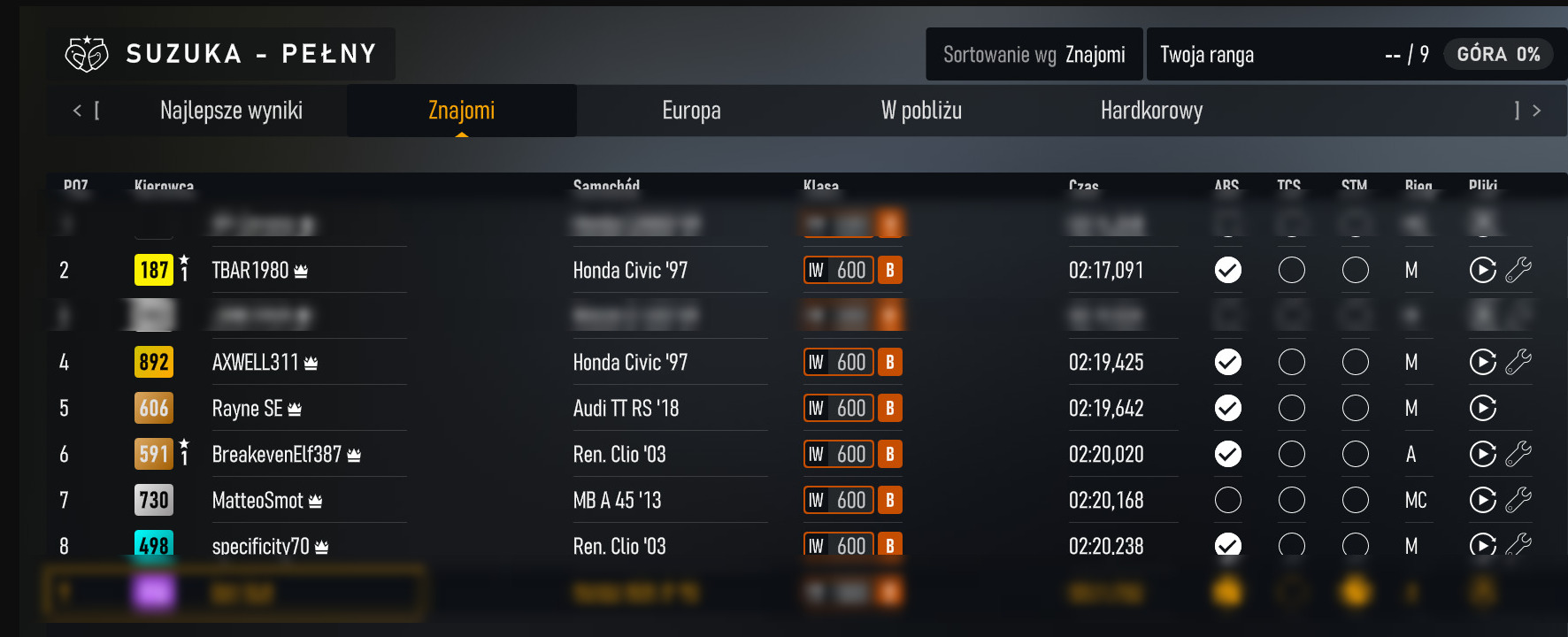Viewport: 1568px width, 637px height.
Task: Click the replay icon for Rayne SE
Action: pyautogui.click(x=1483, y=408)
